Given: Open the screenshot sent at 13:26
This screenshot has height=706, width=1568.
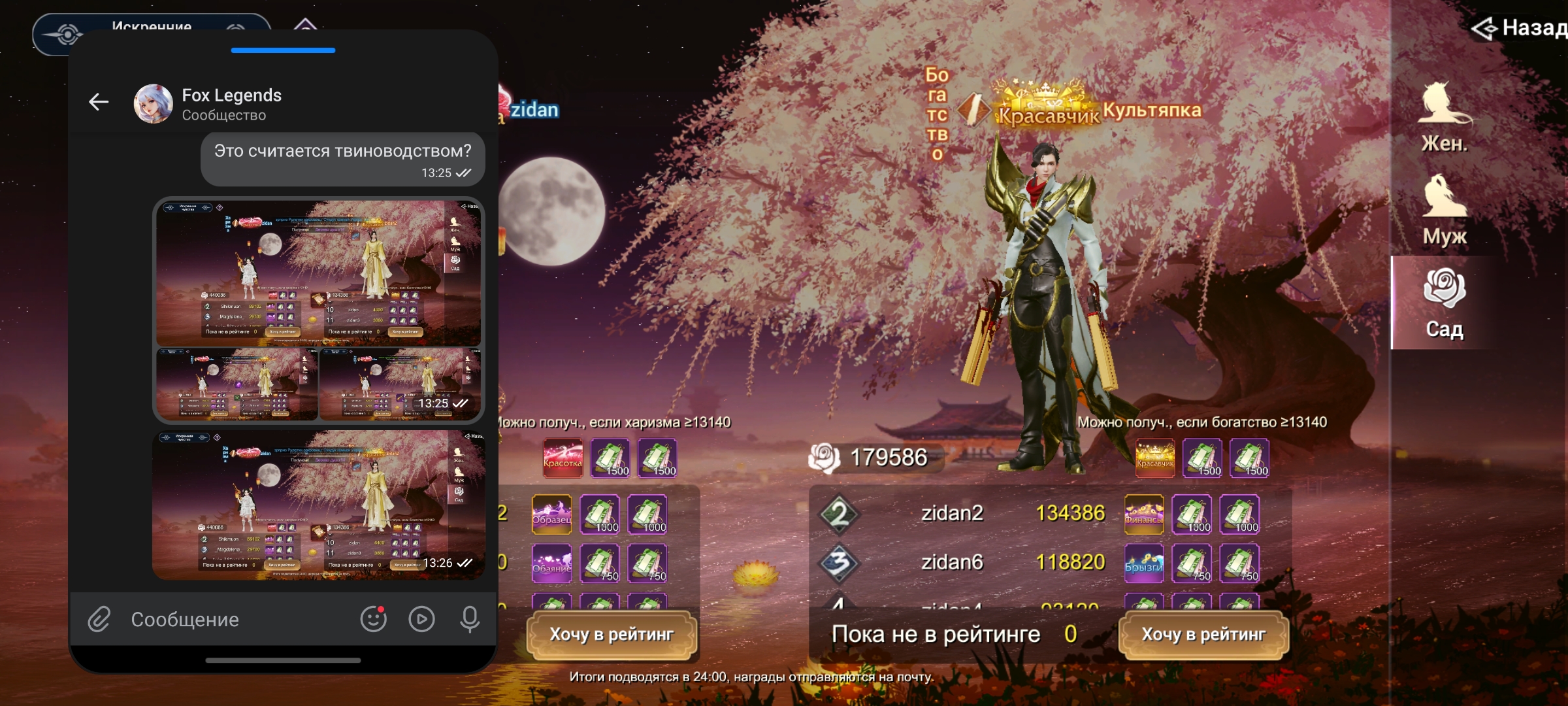Looking at the screenshot, I should click(319, 505).
